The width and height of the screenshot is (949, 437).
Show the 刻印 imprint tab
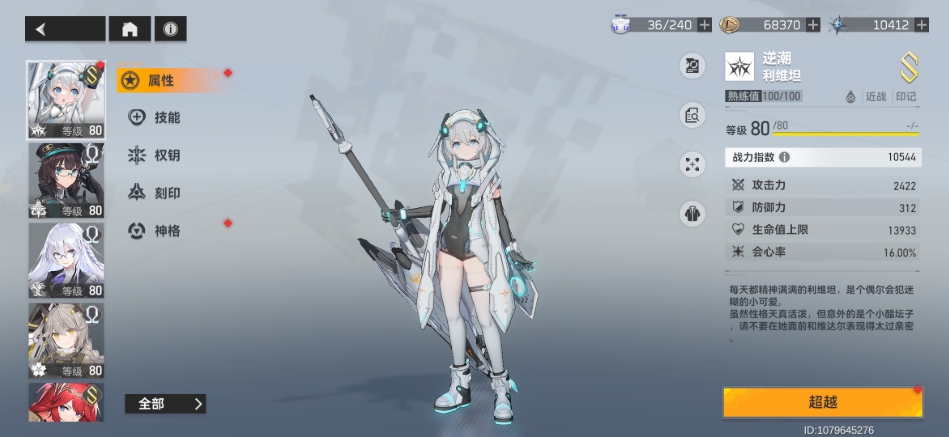[158, 193]
